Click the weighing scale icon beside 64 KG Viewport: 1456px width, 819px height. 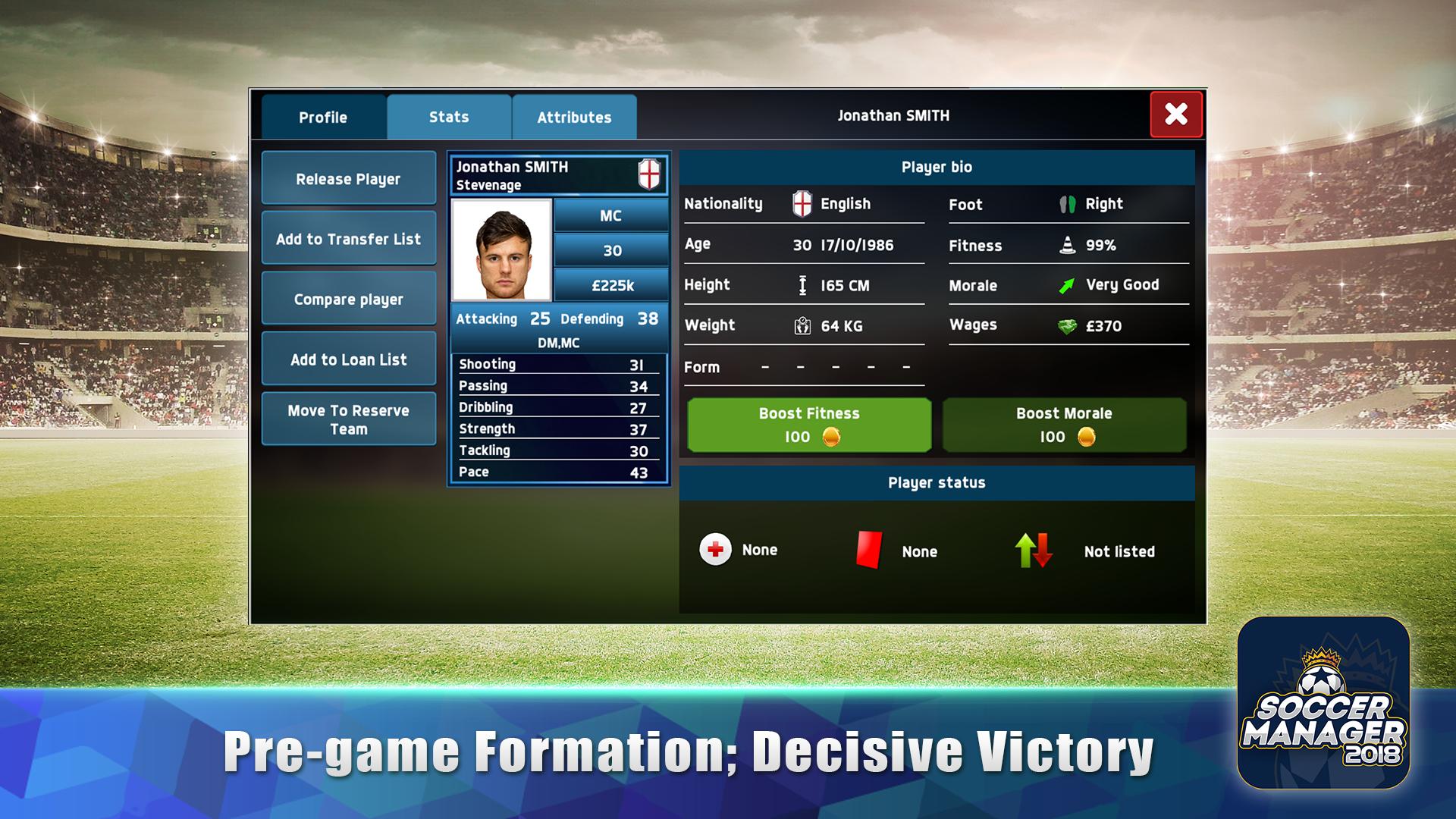pos(801,325)
